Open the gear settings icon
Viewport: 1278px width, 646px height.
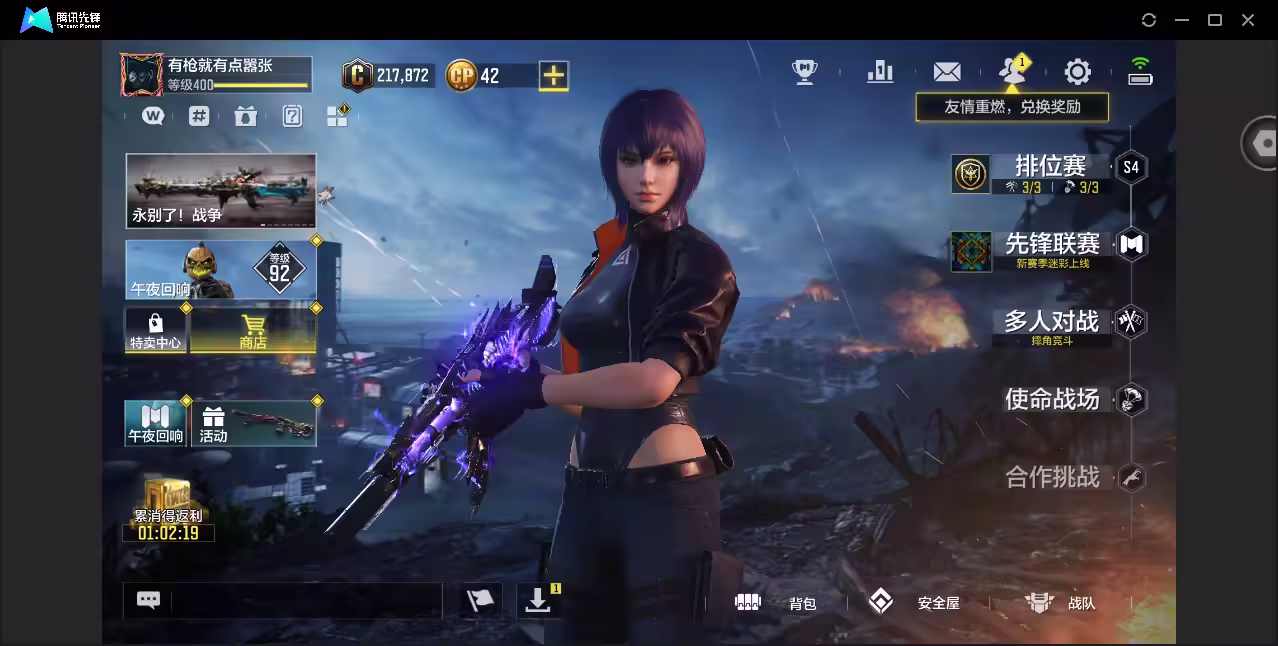(x=1077, y=72)
